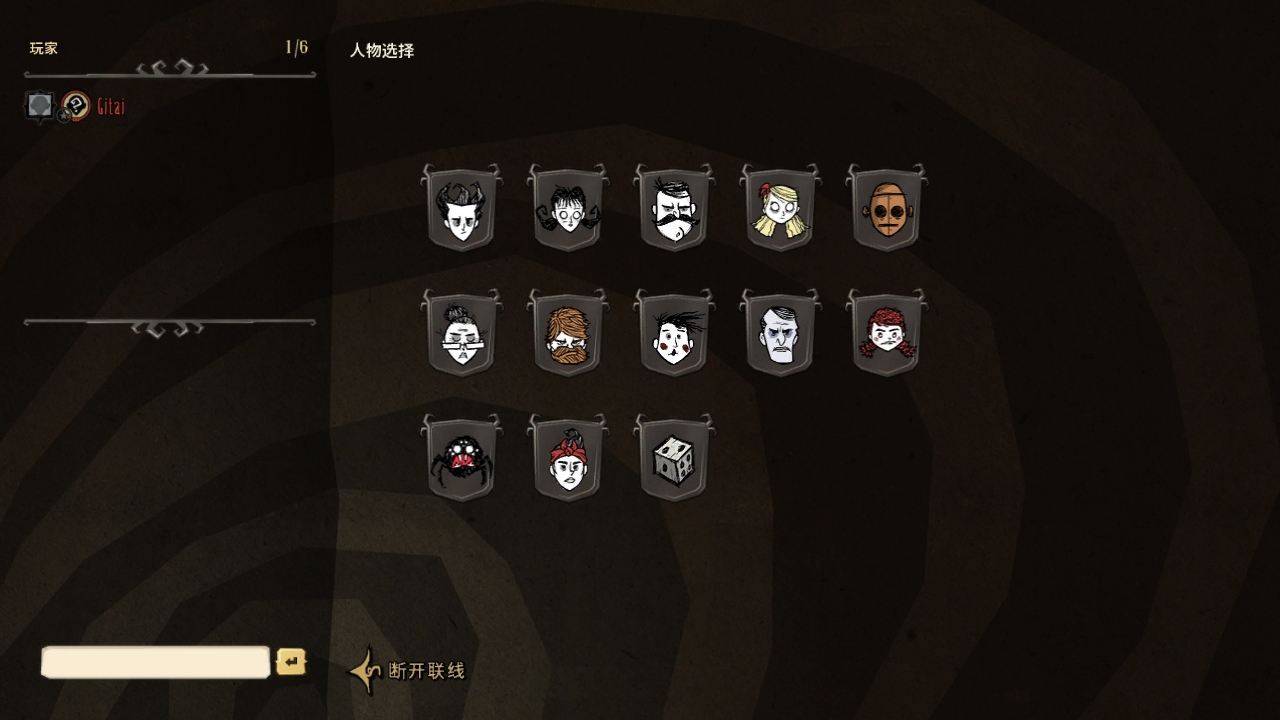Pick Woodie, the bearded lumberjack
The image size is (1280, 720).
point(567,334)
